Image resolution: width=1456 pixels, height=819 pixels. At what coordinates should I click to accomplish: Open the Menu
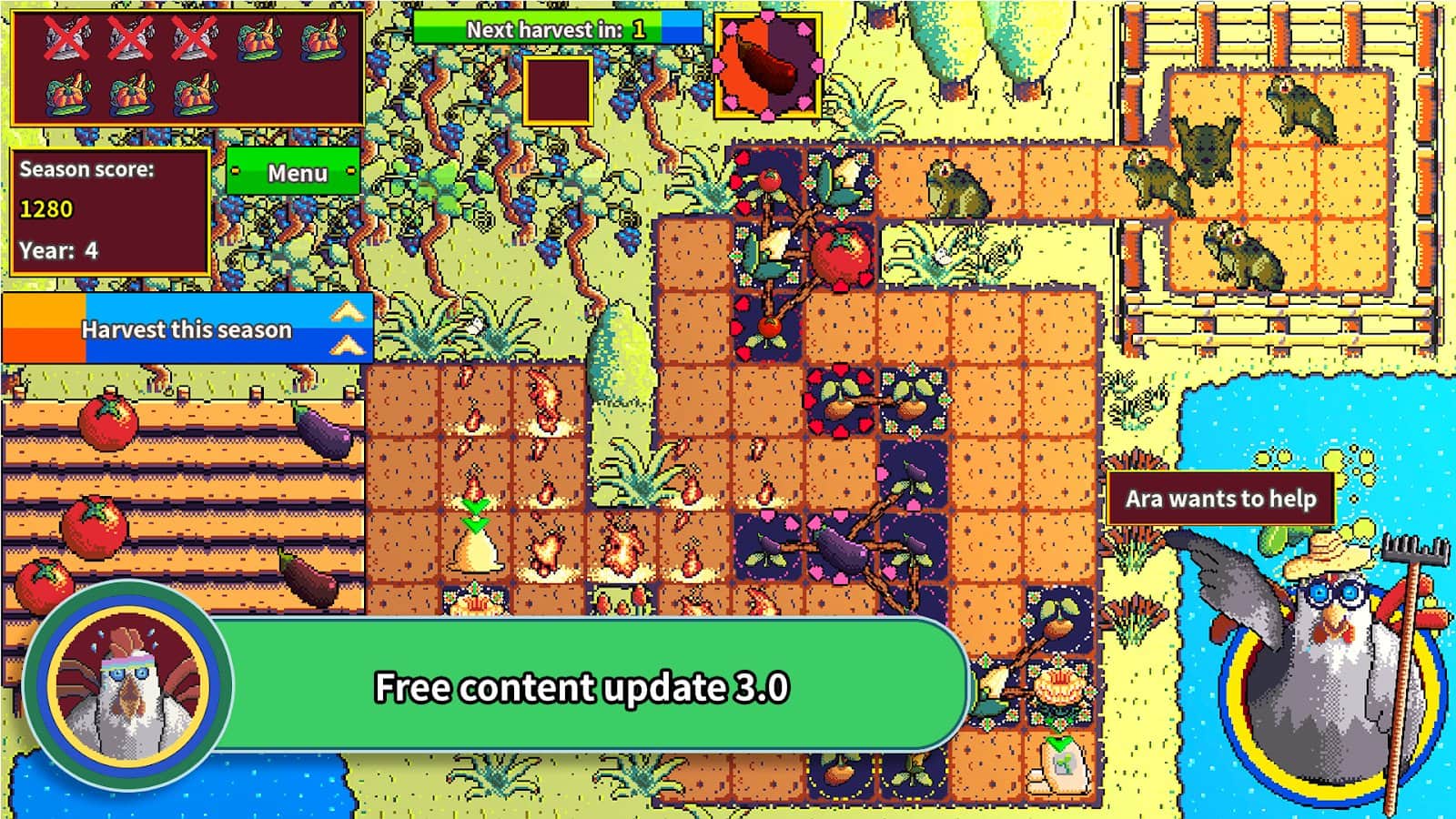(297, 173)
